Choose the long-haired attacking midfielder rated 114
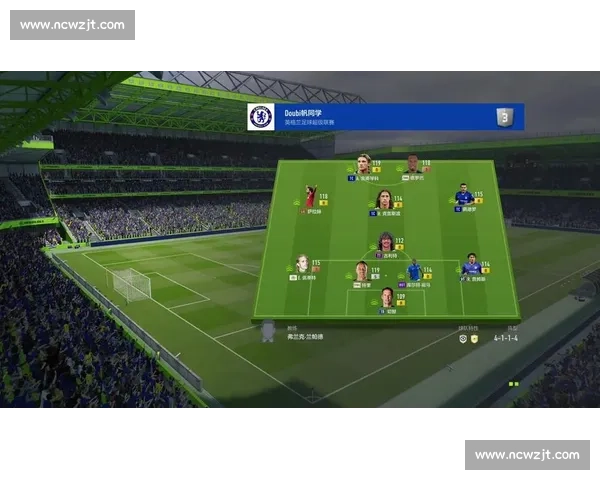 [x=383, y=199]
